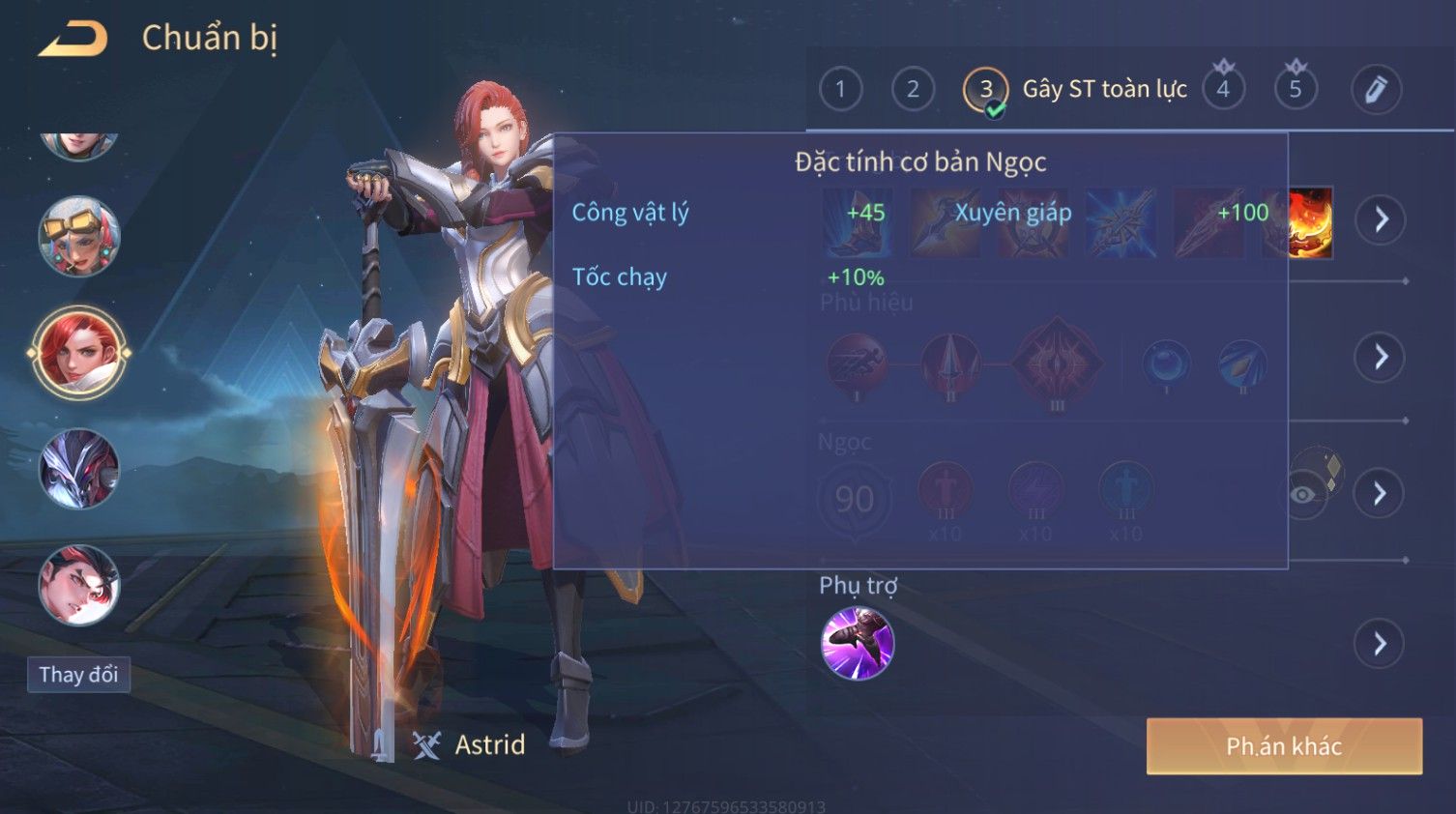Switch to loadout preset 1
Screen dimensions: 1456x814
click(840, 90)
